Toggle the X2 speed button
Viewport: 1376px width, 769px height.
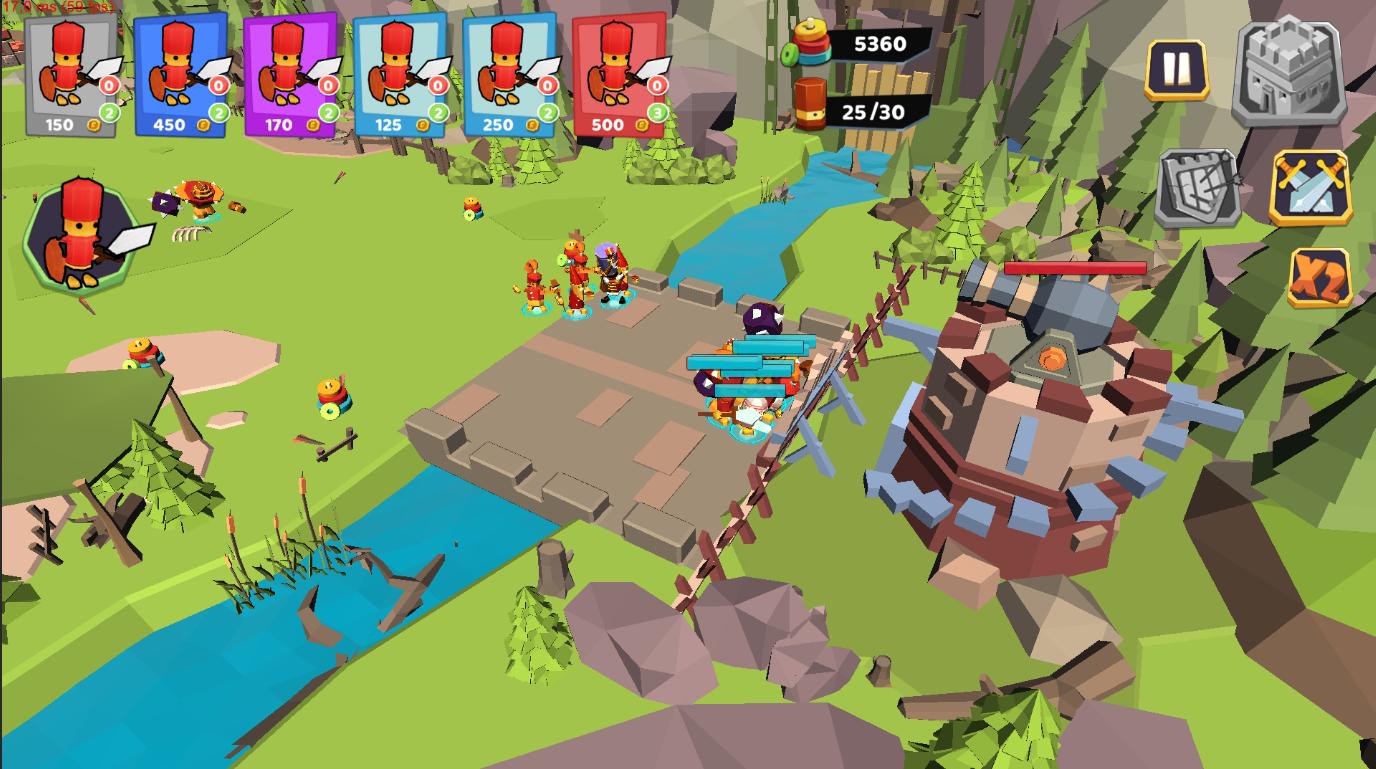pos(1319,278)
